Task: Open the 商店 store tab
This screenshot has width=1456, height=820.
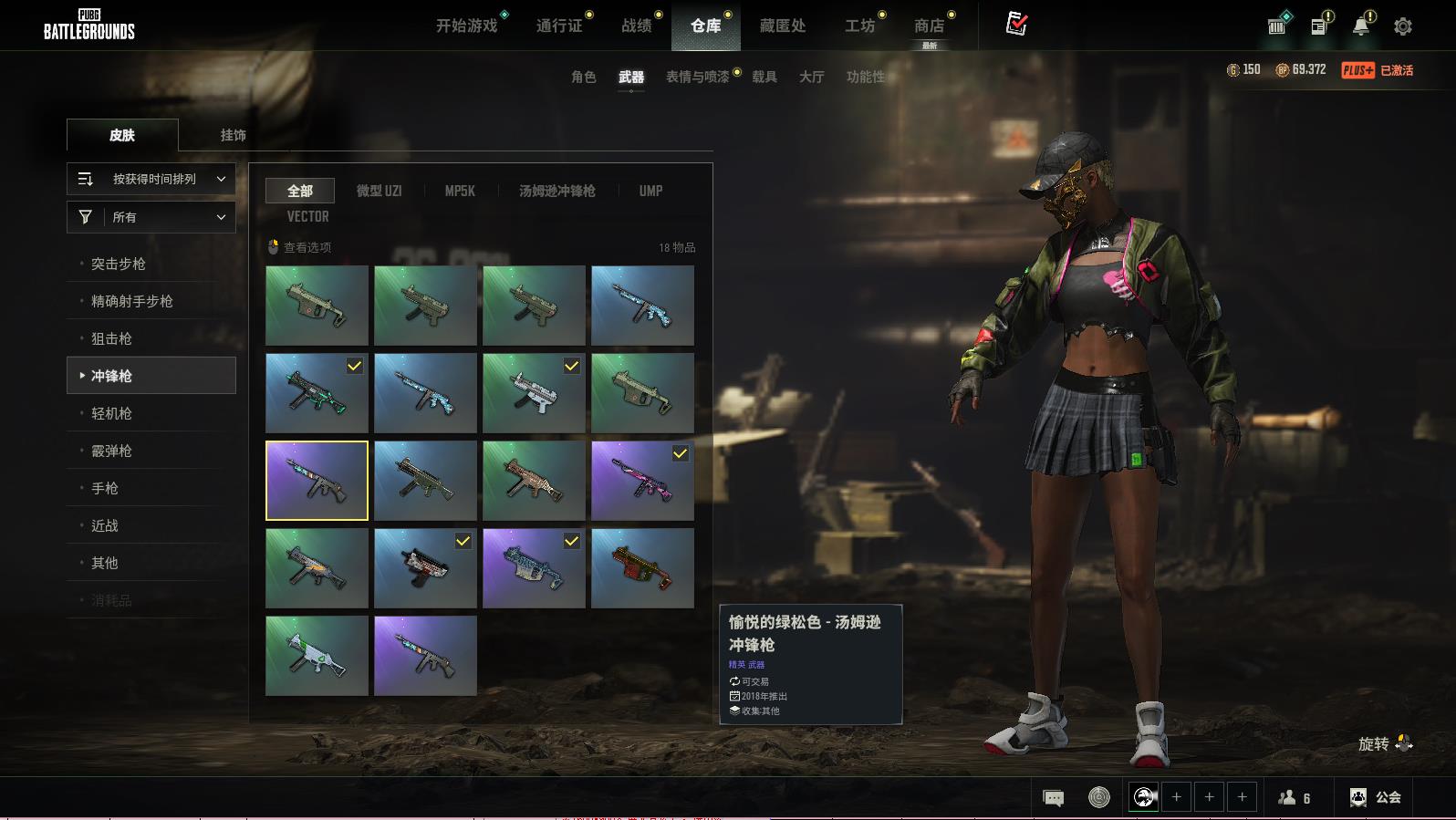Action: tap(929, 26)
